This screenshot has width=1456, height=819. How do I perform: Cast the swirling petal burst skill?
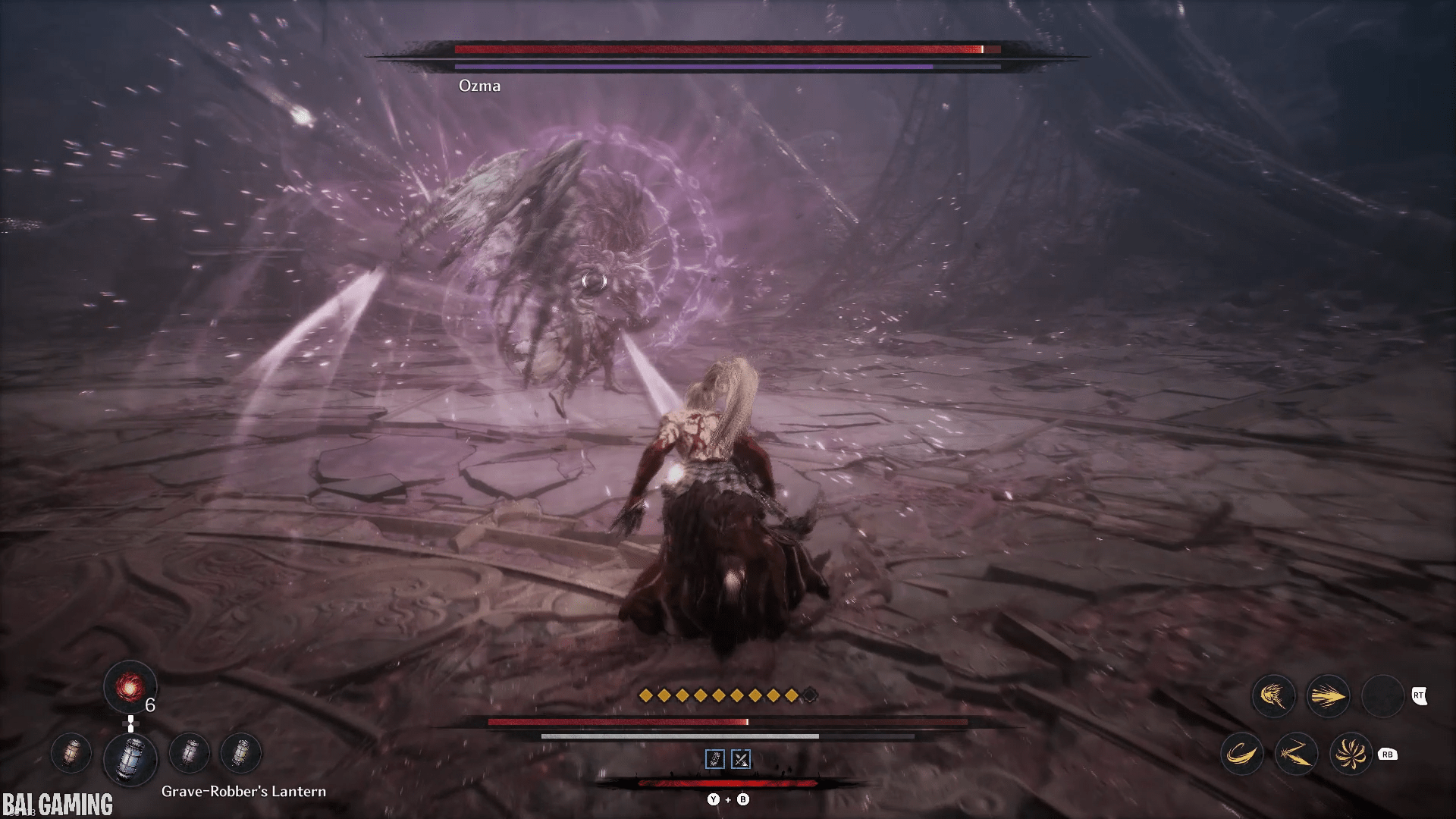click(x=1351, y=755)
